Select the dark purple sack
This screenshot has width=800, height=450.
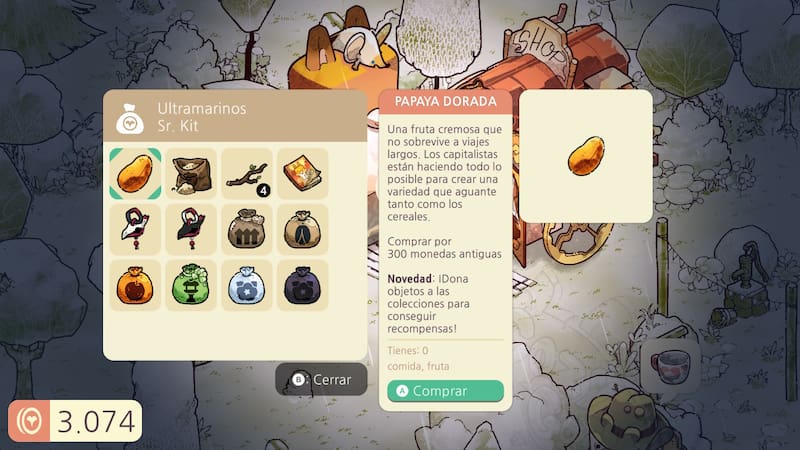pos(303,285)
